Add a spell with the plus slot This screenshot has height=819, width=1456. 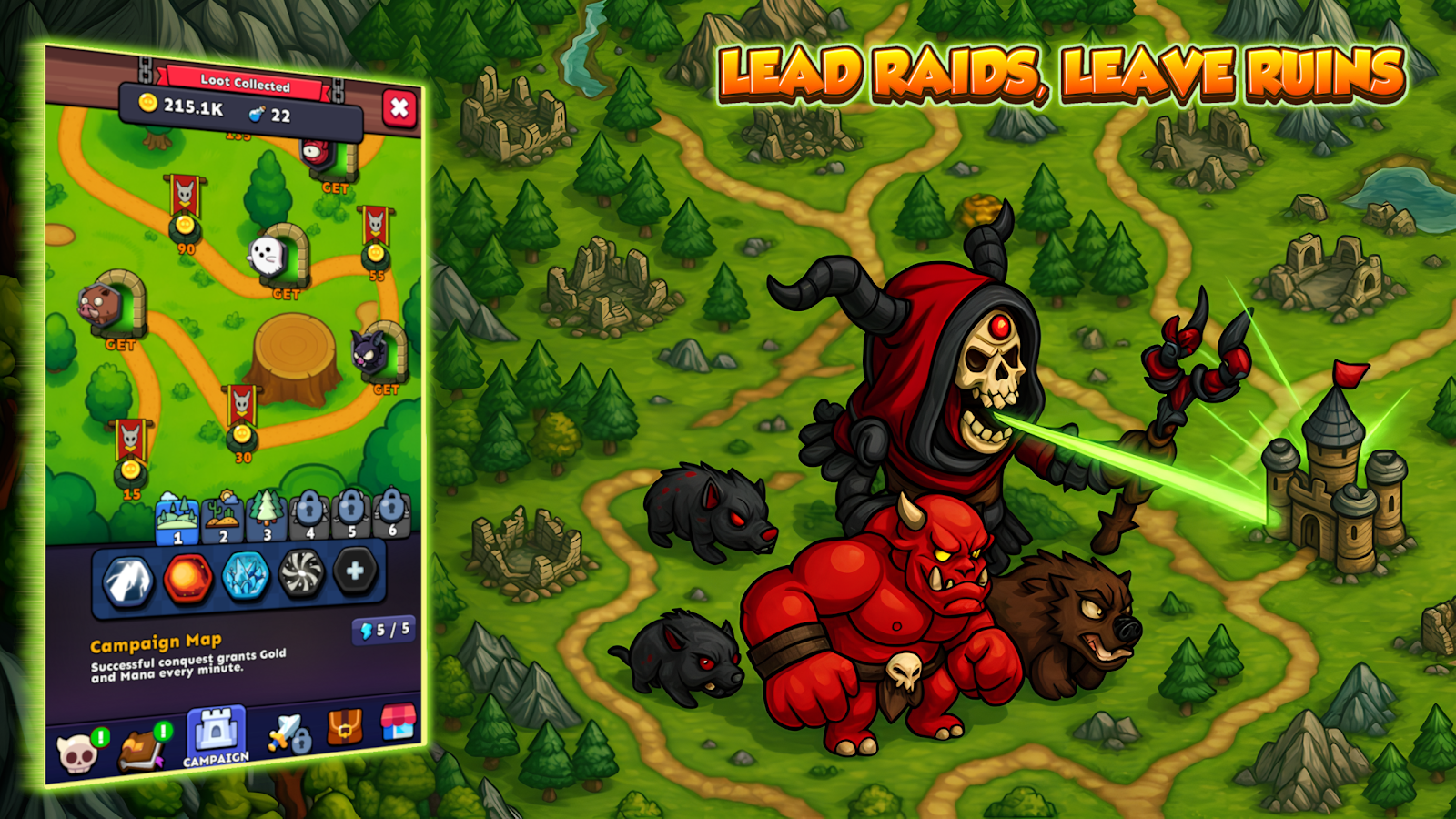(355, 571)
